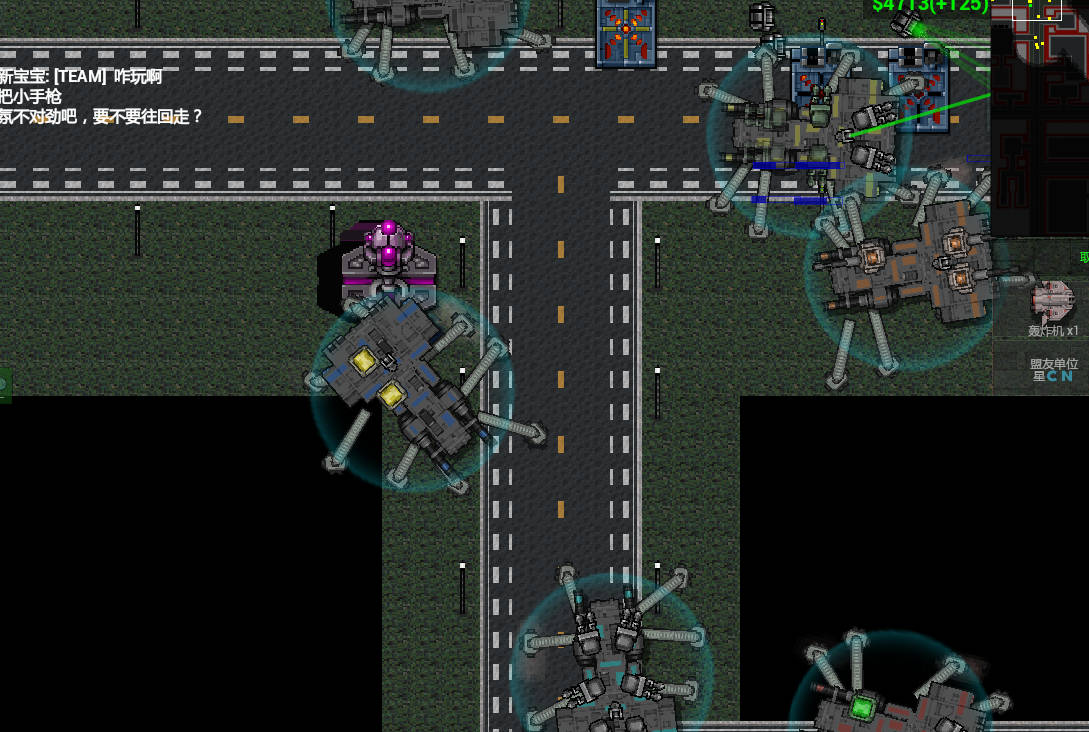Click the green button at left edge
Screen dimensions: 1089x732
point(4,384)
